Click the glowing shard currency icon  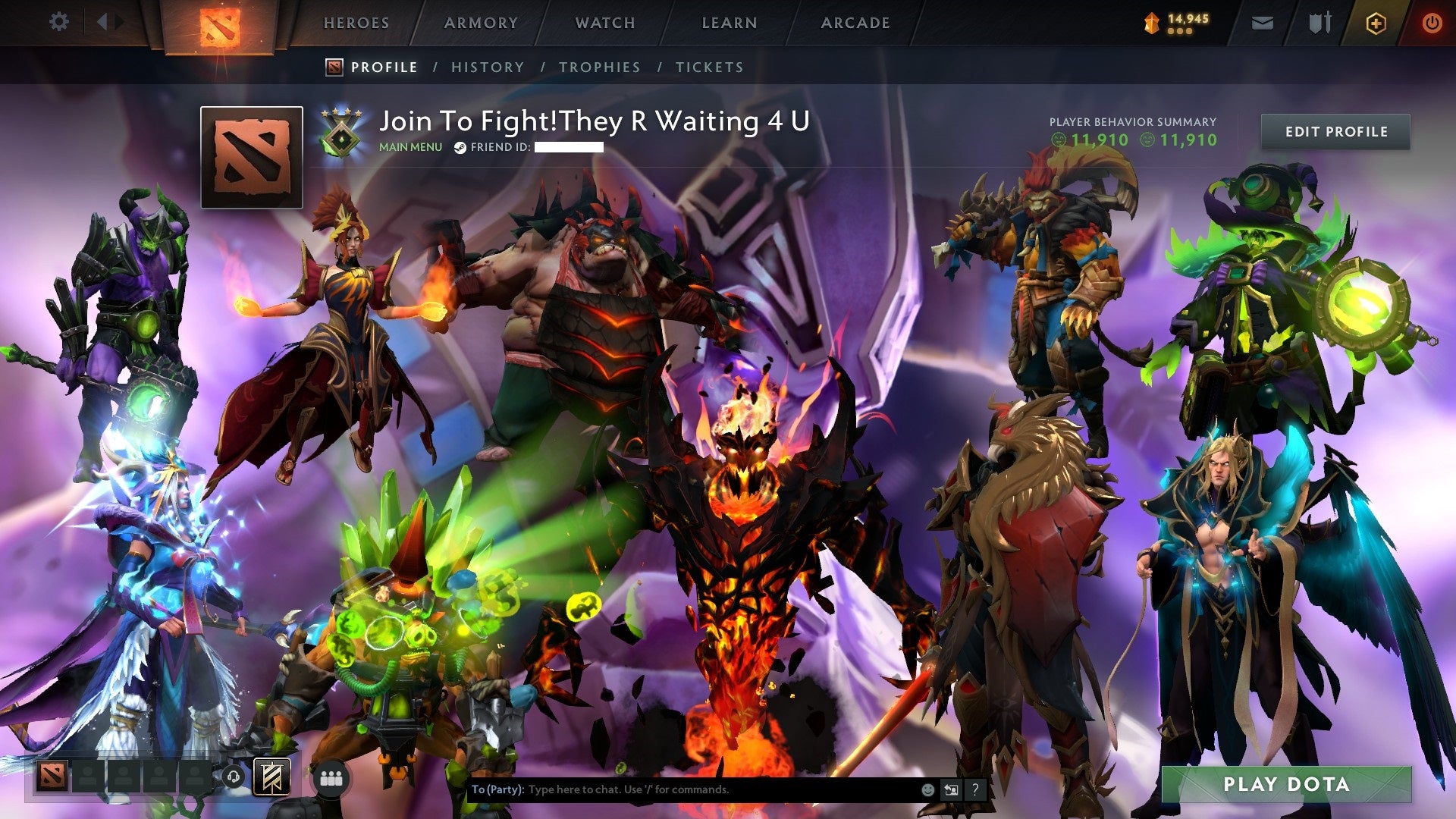(1151, 23)
